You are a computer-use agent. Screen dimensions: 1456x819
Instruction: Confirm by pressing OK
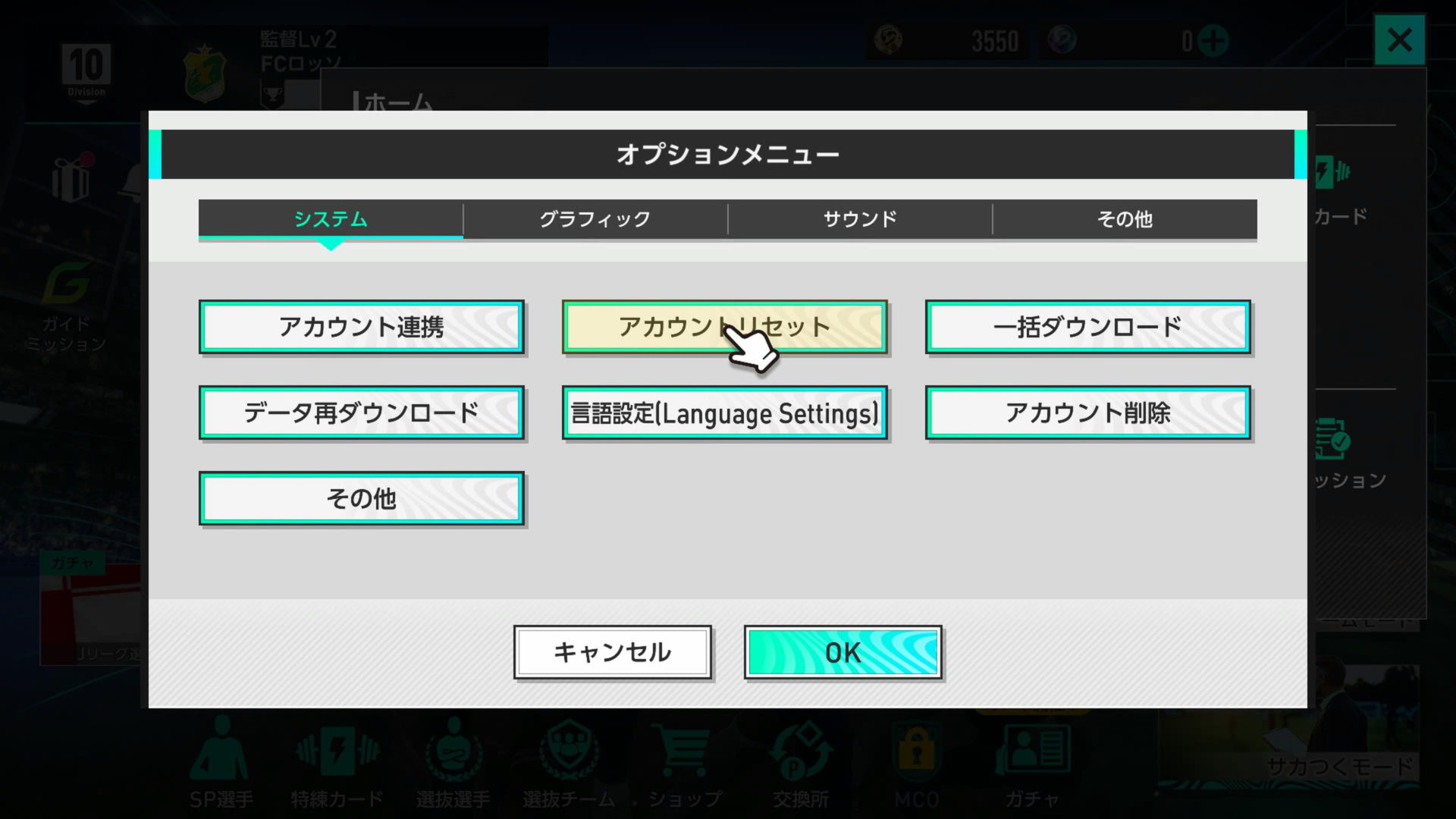click(x=842, y=651)
